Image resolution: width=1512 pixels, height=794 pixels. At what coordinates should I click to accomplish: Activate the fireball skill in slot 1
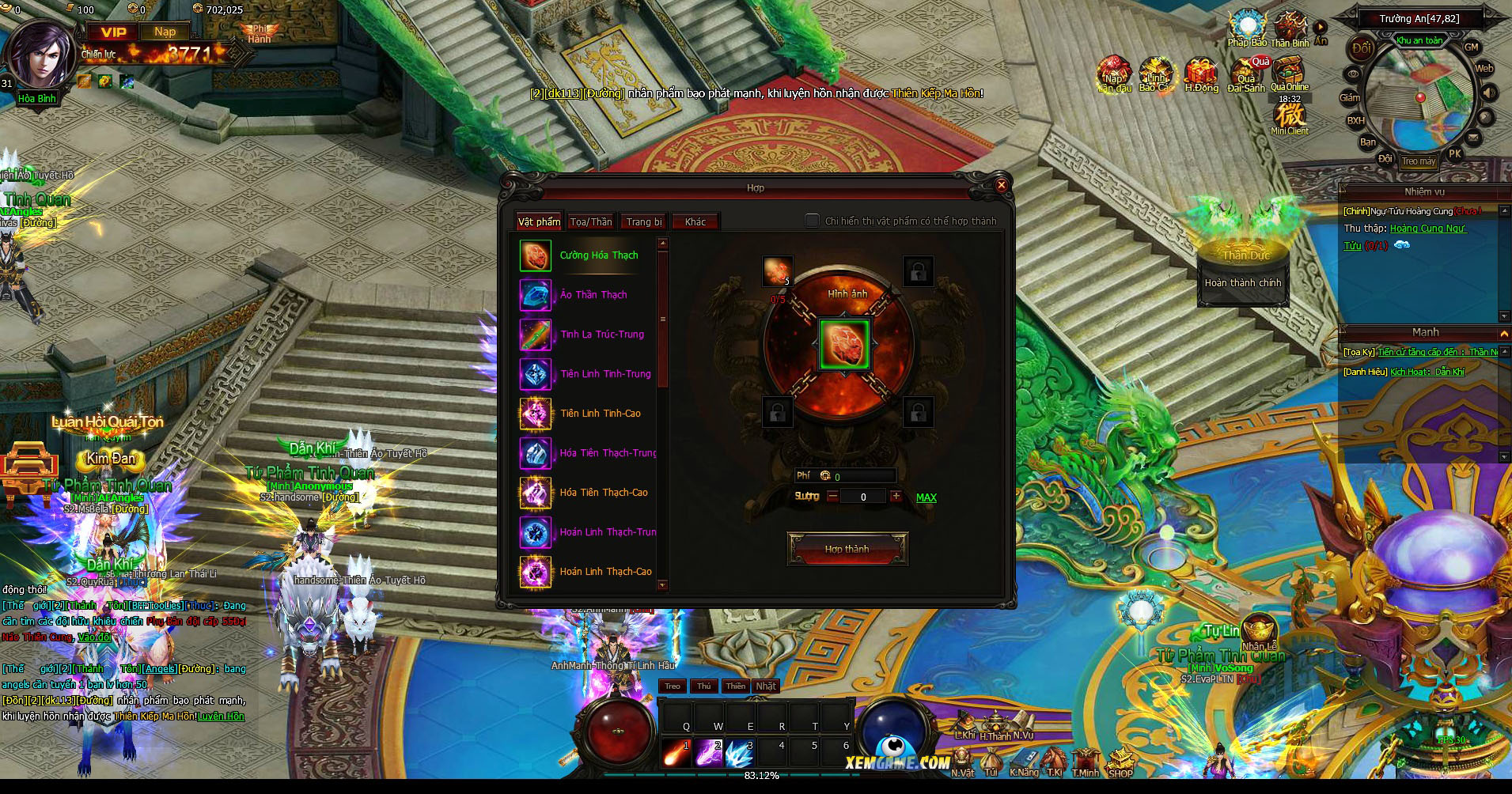[x=676, y=754]
